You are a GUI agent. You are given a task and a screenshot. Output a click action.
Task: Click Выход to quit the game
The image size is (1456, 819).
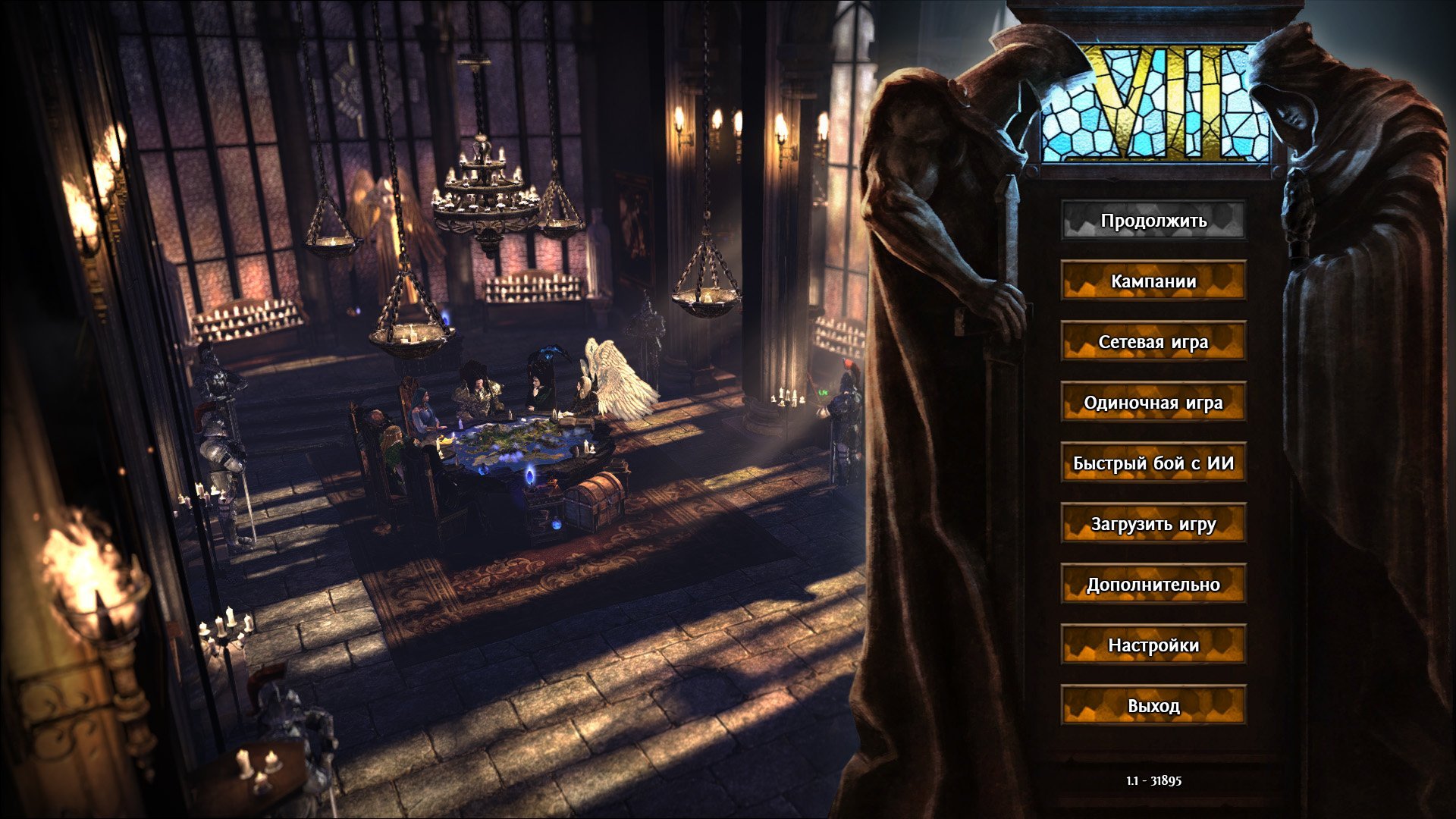(x=1153, y=706)
